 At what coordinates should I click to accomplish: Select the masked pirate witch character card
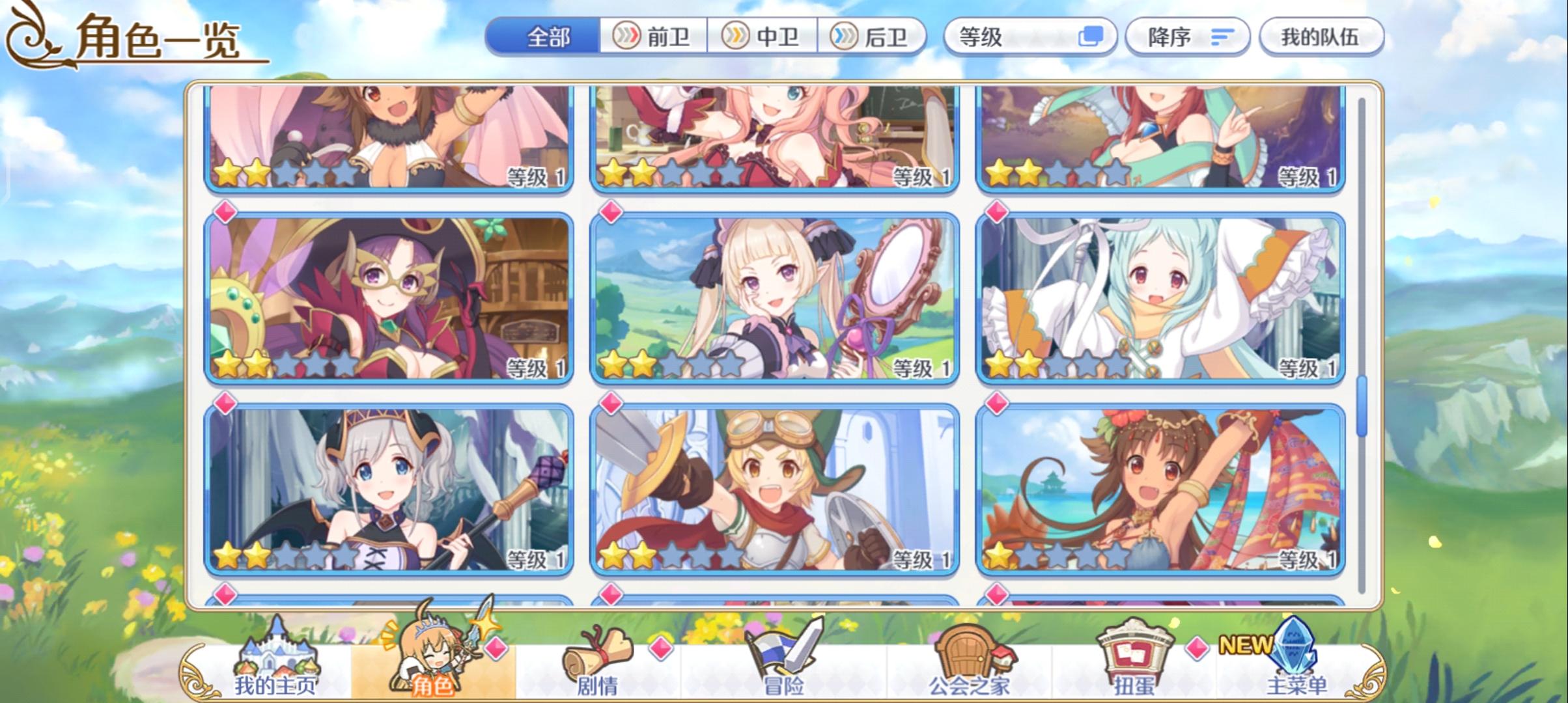pos(389,296)
